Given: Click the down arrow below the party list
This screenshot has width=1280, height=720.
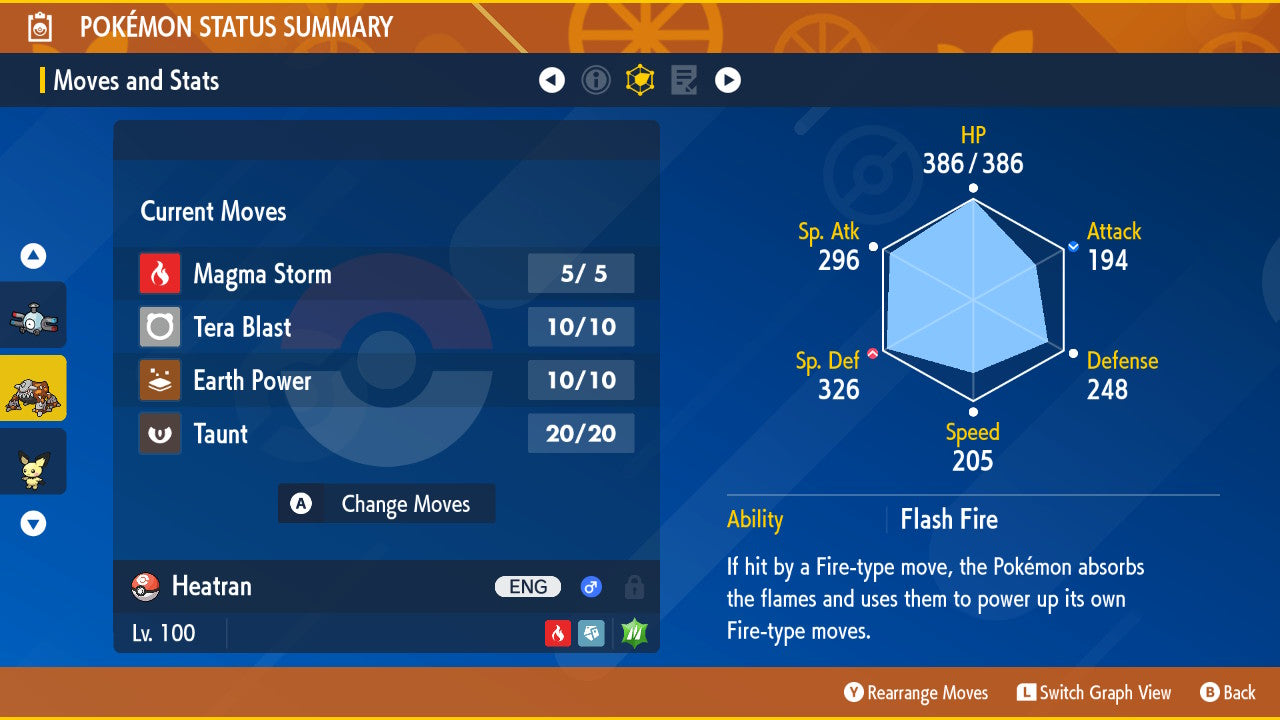Looking at the screenshot, I should pyautogui.click(x=33, y=523).
